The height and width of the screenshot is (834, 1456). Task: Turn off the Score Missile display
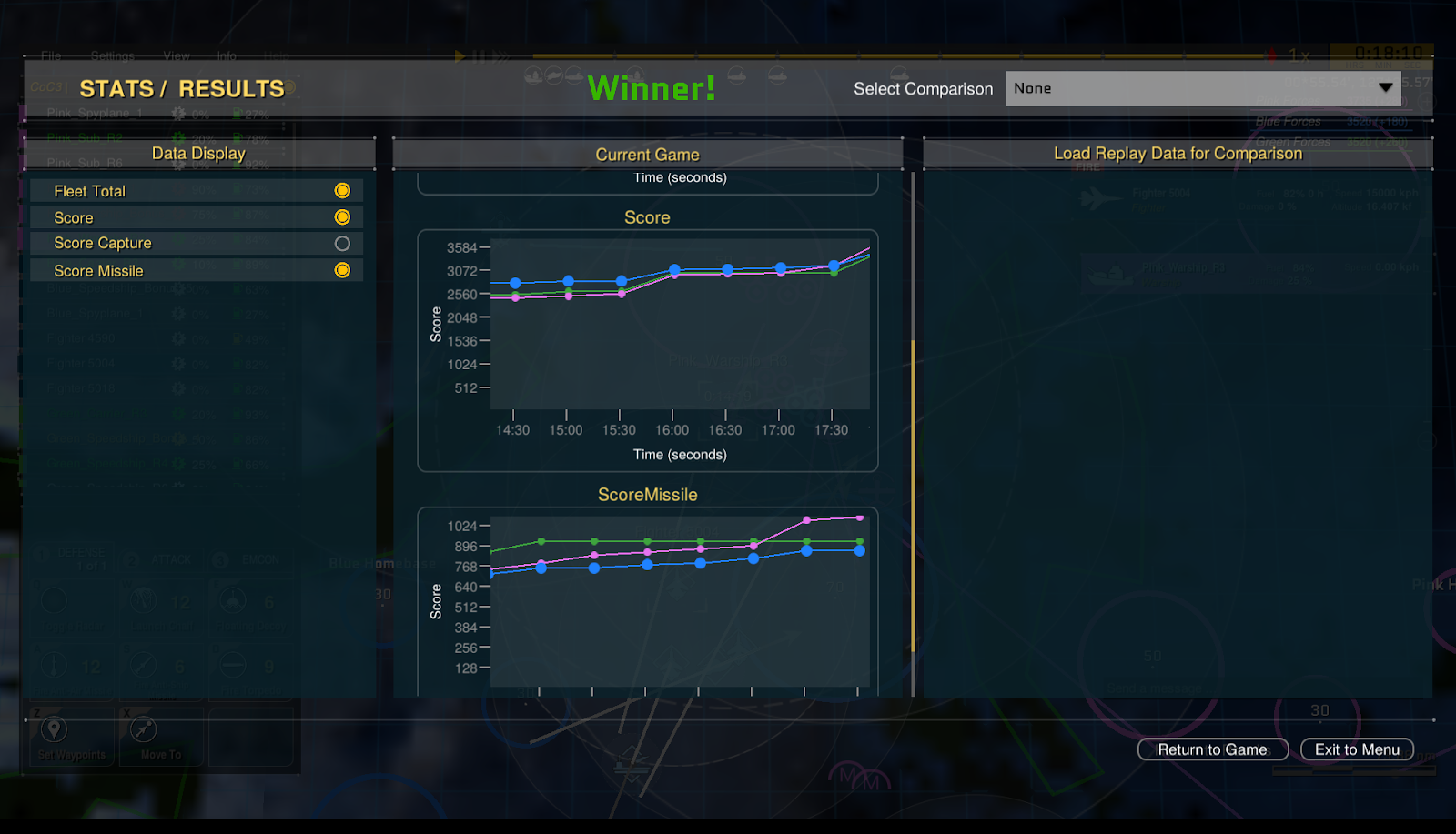click(343, 270)
